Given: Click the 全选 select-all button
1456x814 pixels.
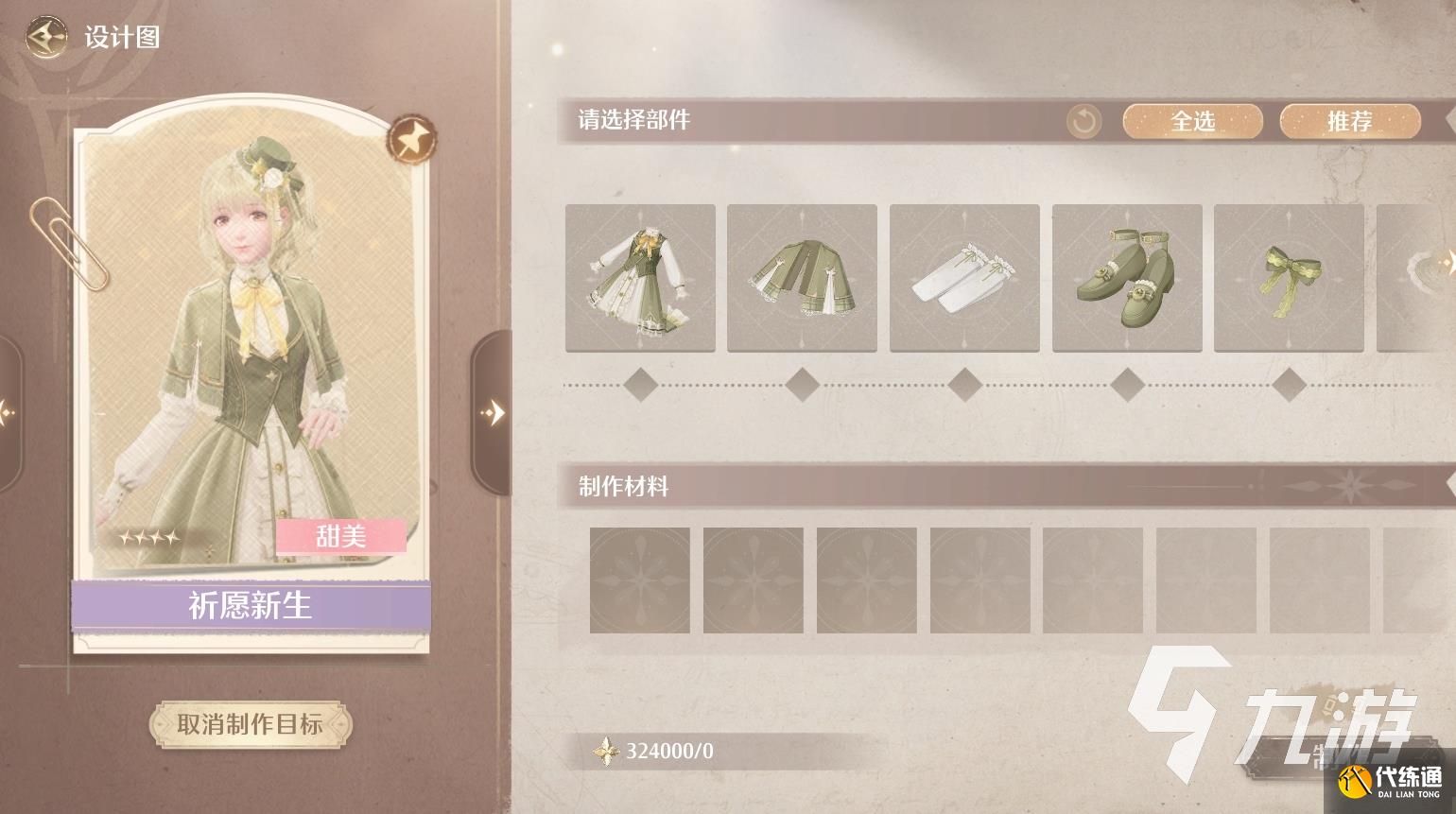Looking at the screenshot, I should [x=1192, y=121].
